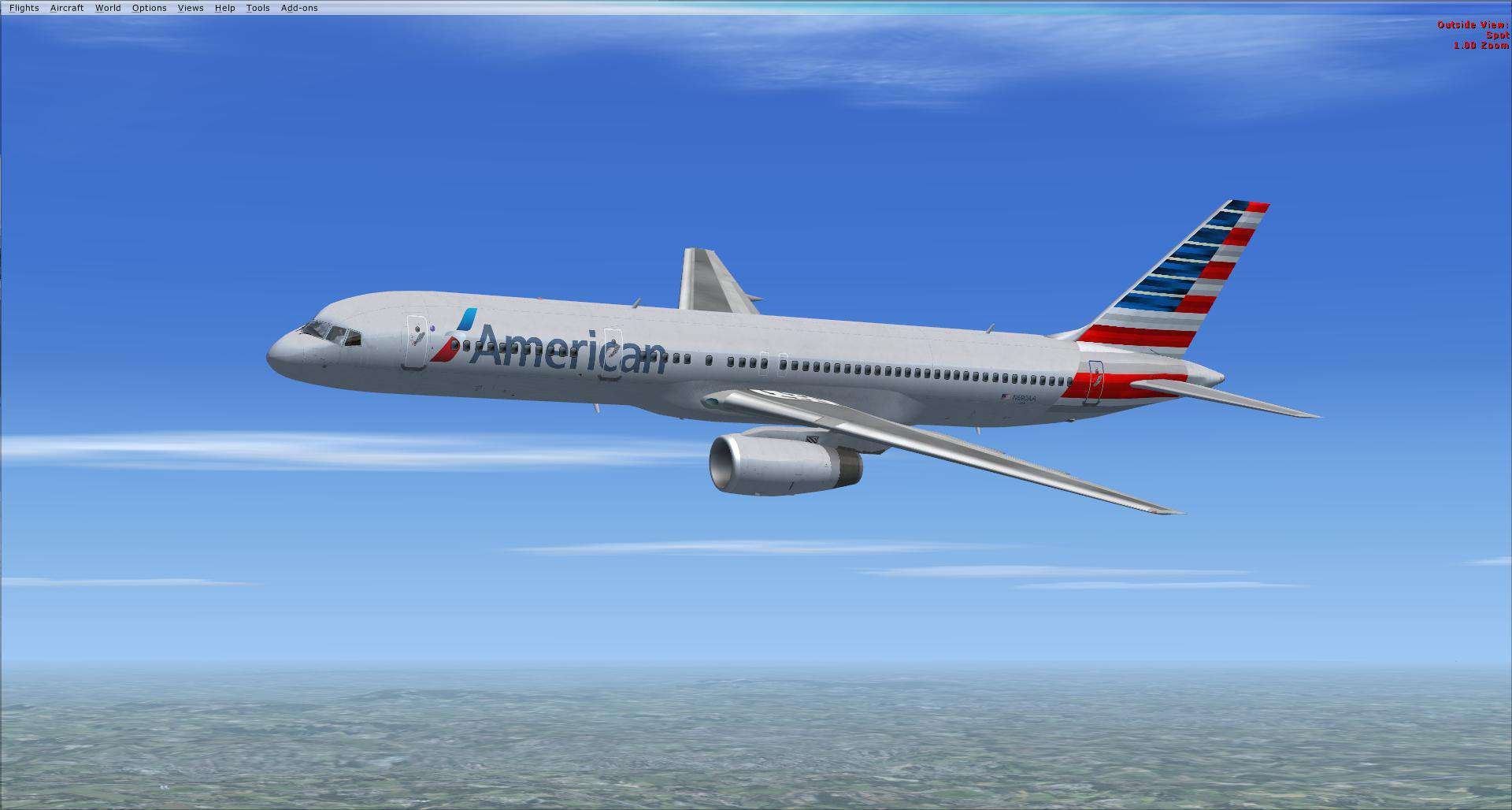This screenshot has width=1512, height=810.
Task: Click the empty area of the menu bar
Action: (x=551, y=7)
